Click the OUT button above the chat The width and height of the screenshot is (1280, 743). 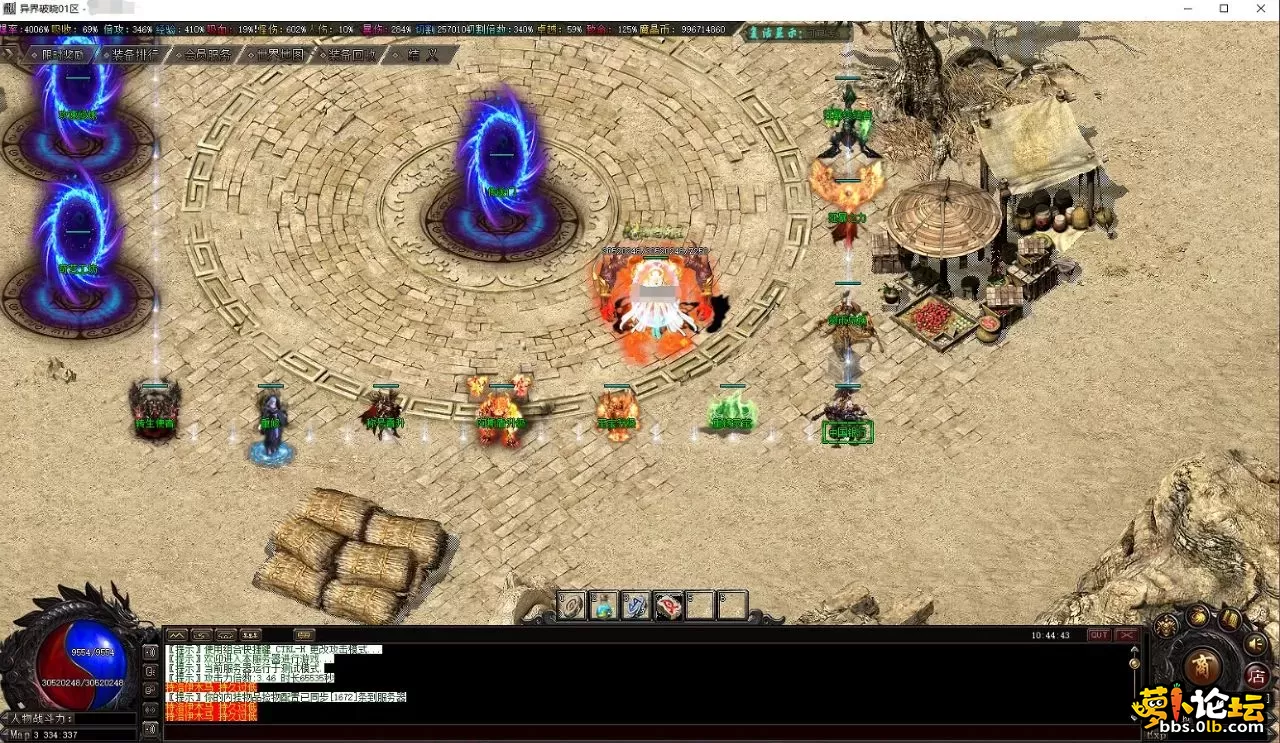(1099, 635)
